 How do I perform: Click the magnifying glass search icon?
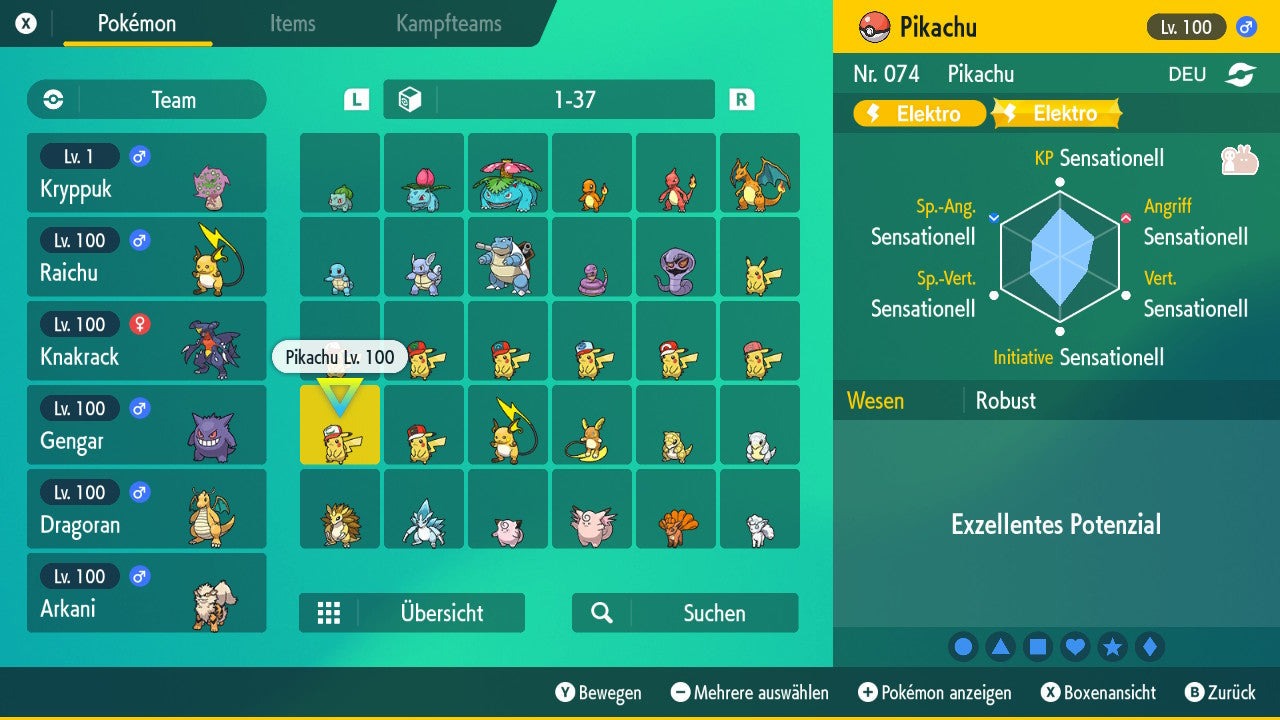point(601,612)
